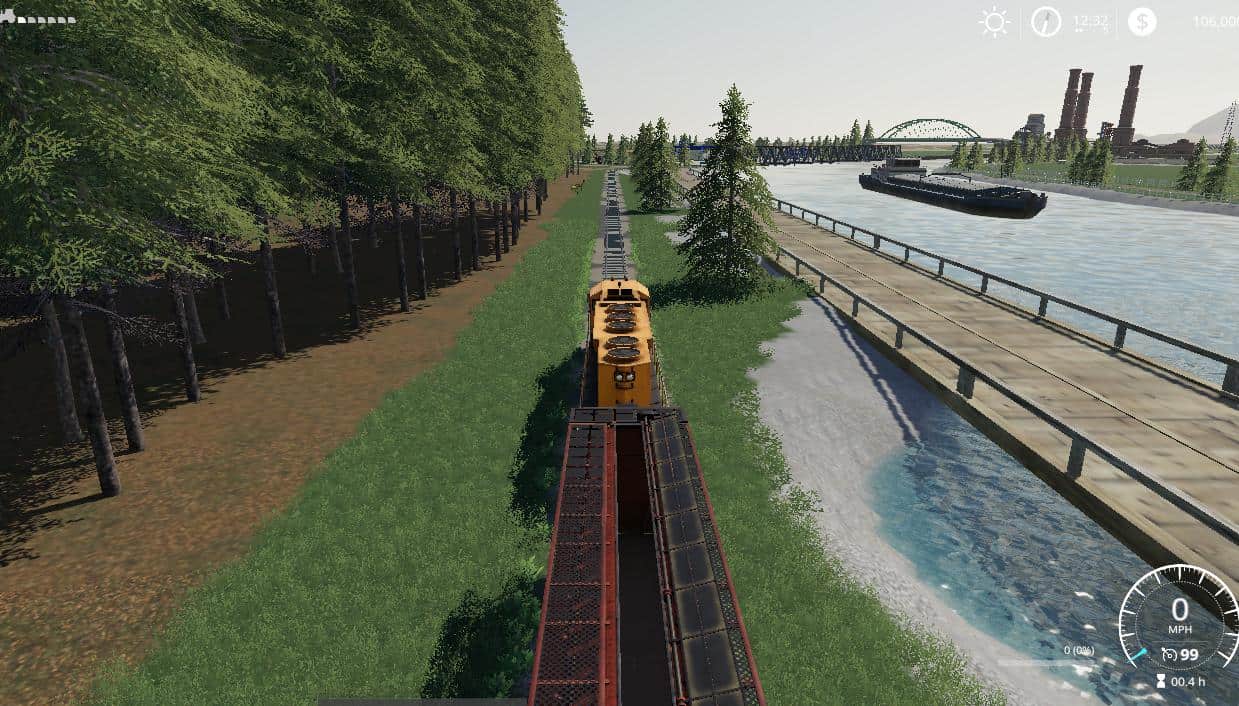Click the sun weather icon

pyautogui.click(x=994, y=22)
